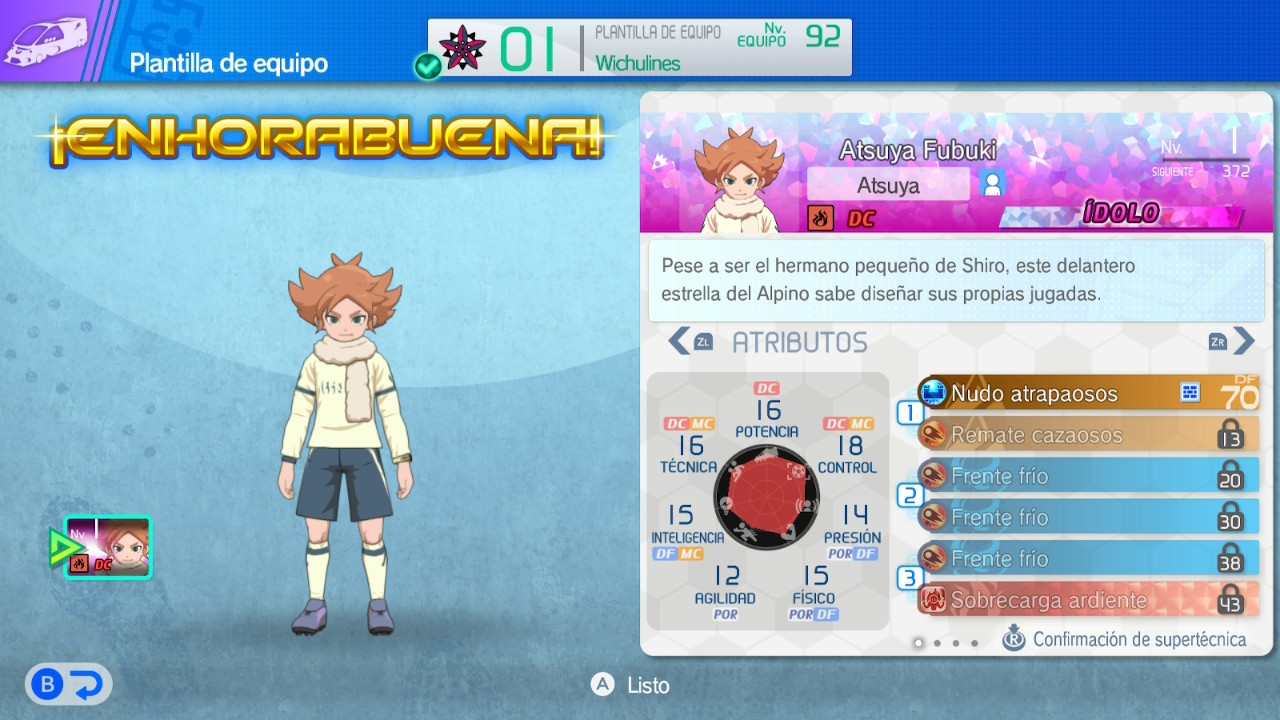The height and width of the screenshot is (720, 1280).
Task: Click the player profile icon beside Atsuya
Action: click(993, 184)
